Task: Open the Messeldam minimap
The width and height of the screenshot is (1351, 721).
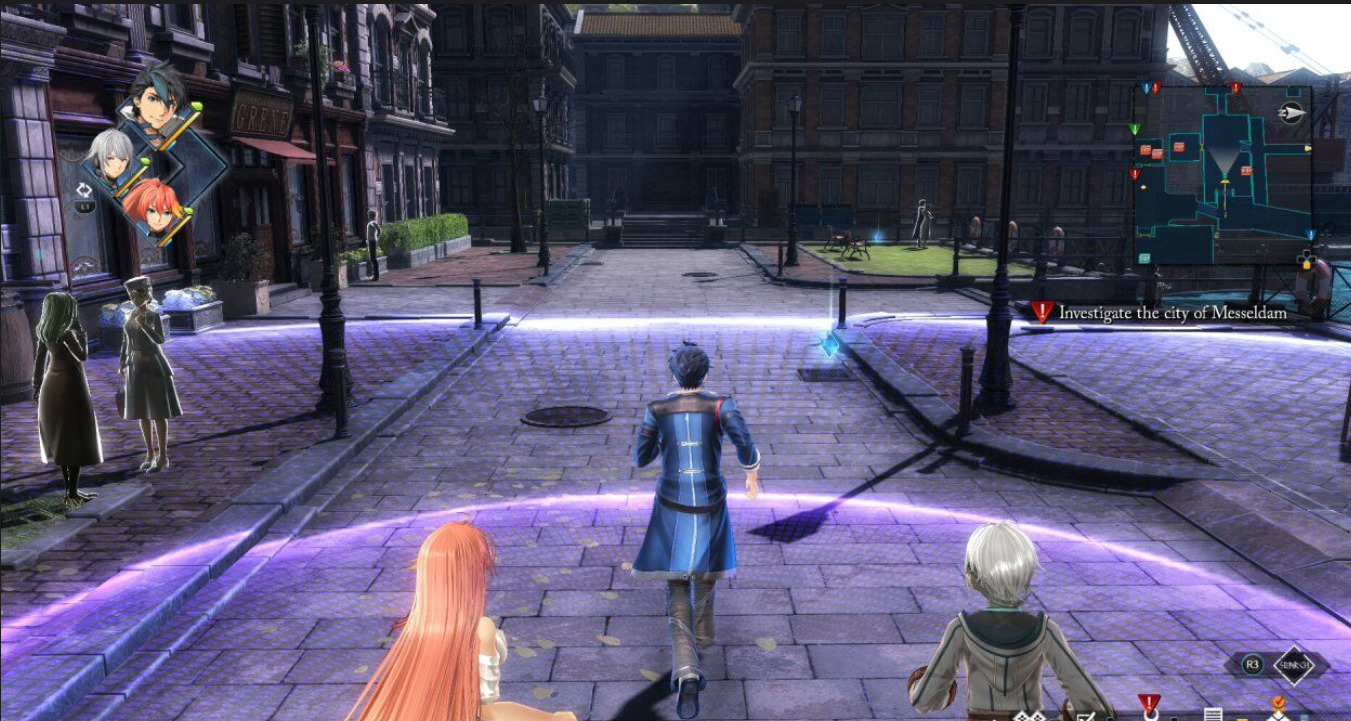Action: point(1222,174)
